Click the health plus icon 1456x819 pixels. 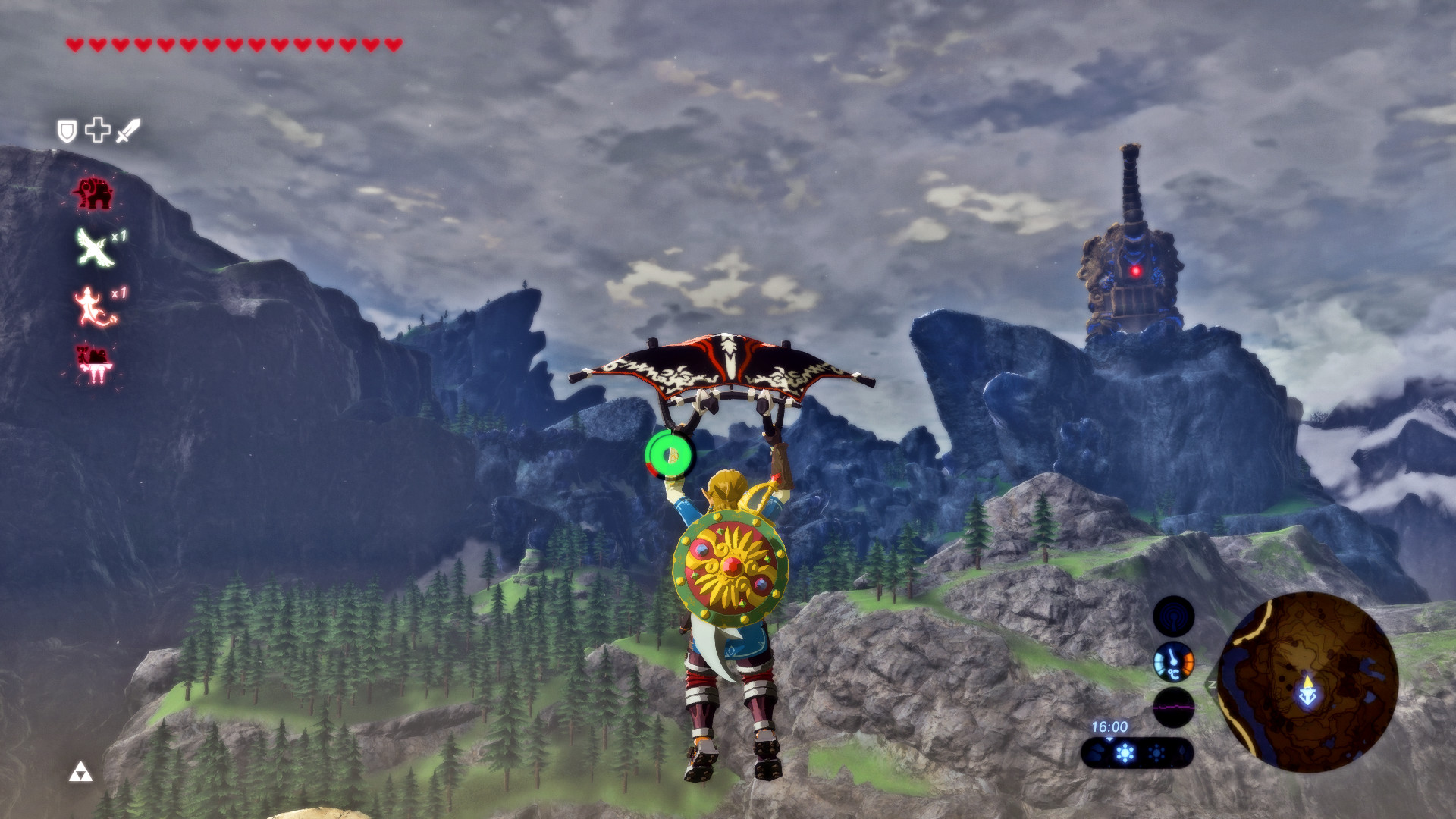[x=97, y=130]
